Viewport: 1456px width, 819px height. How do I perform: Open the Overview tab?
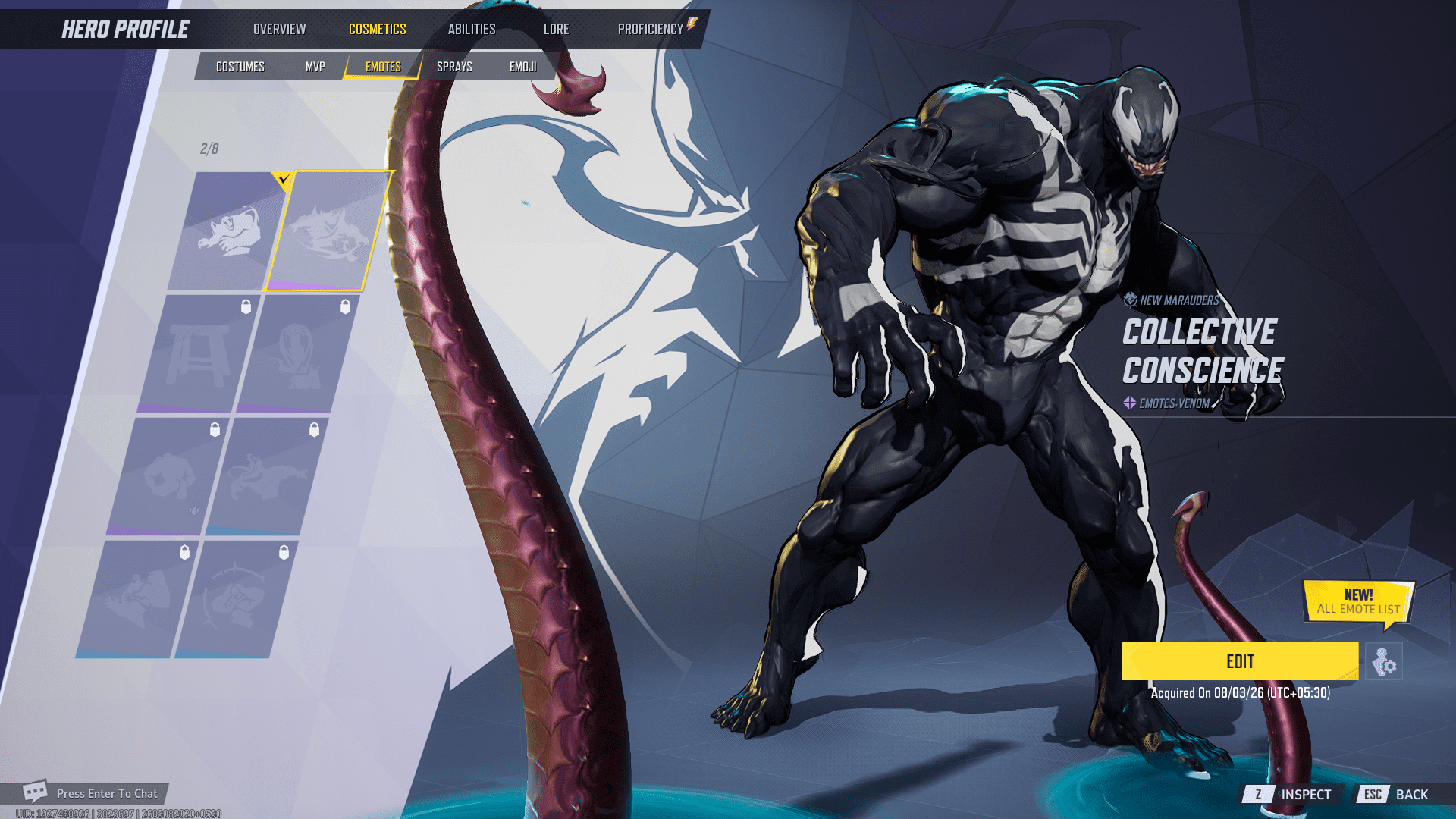point(279,29)
